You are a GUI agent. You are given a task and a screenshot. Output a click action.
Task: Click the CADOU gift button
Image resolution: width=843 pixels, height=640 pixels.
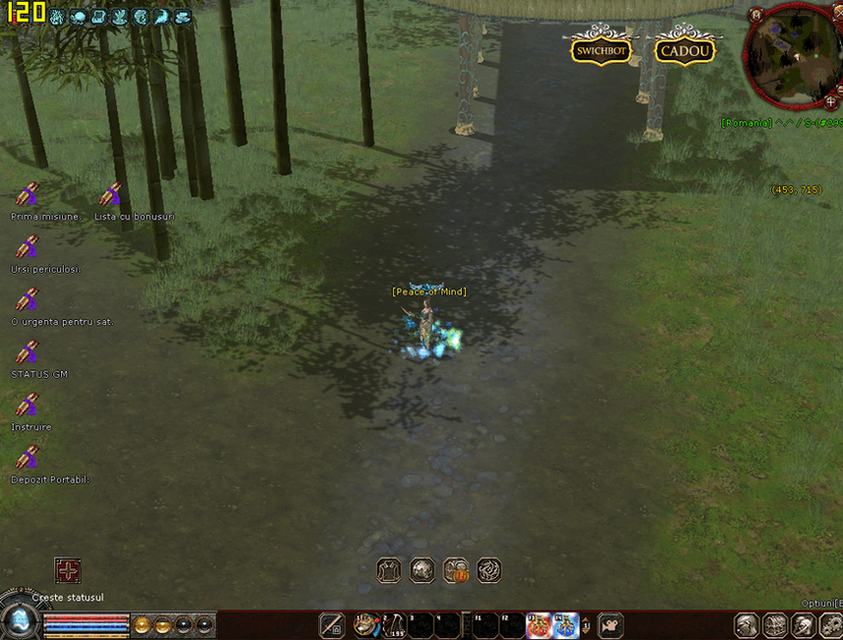(x=685, y=50)
